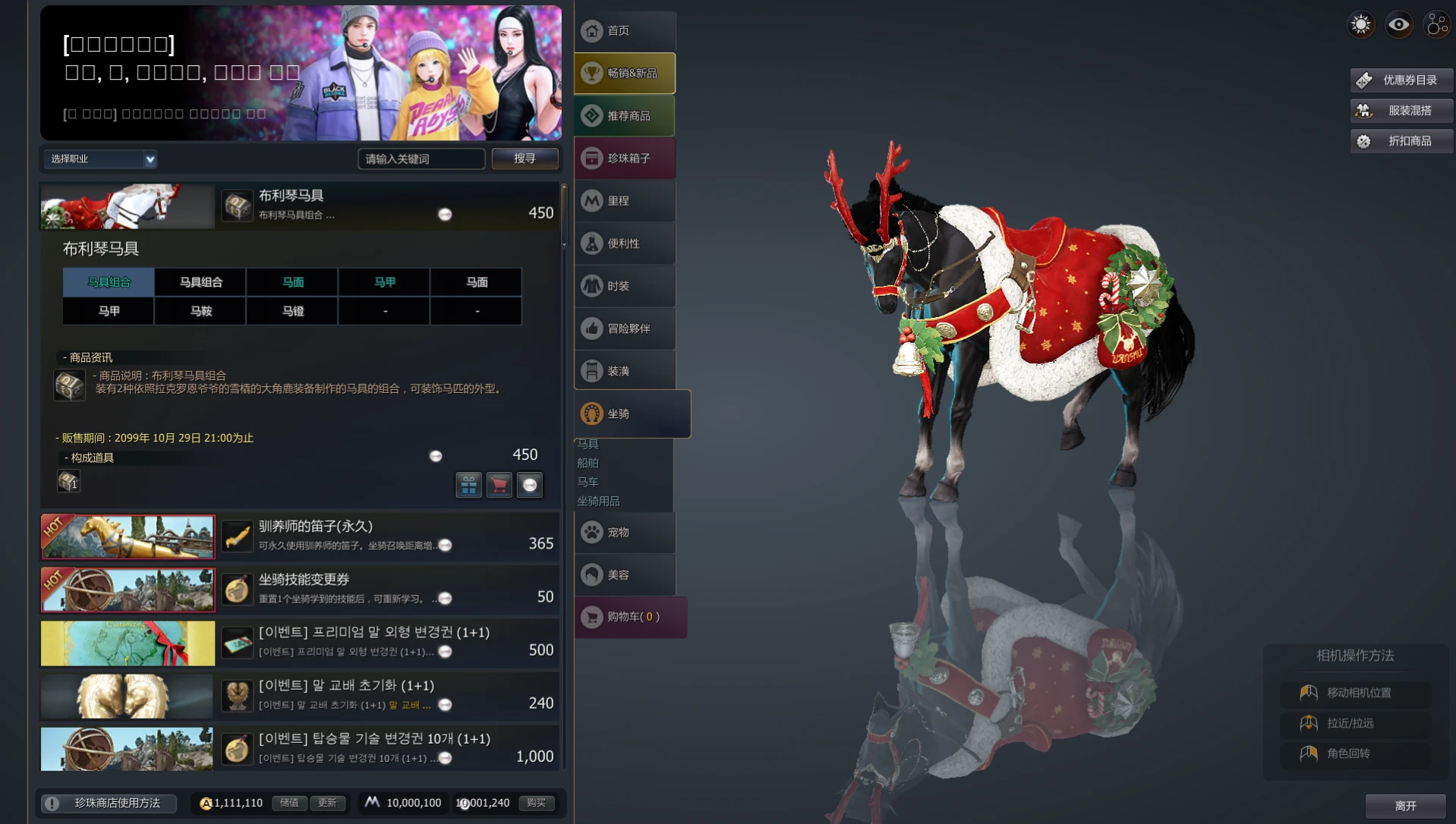Open the 购物车 shopping cart
Image resolution: width=1456 pixels, height=824 pixels.
click(631, 617)
